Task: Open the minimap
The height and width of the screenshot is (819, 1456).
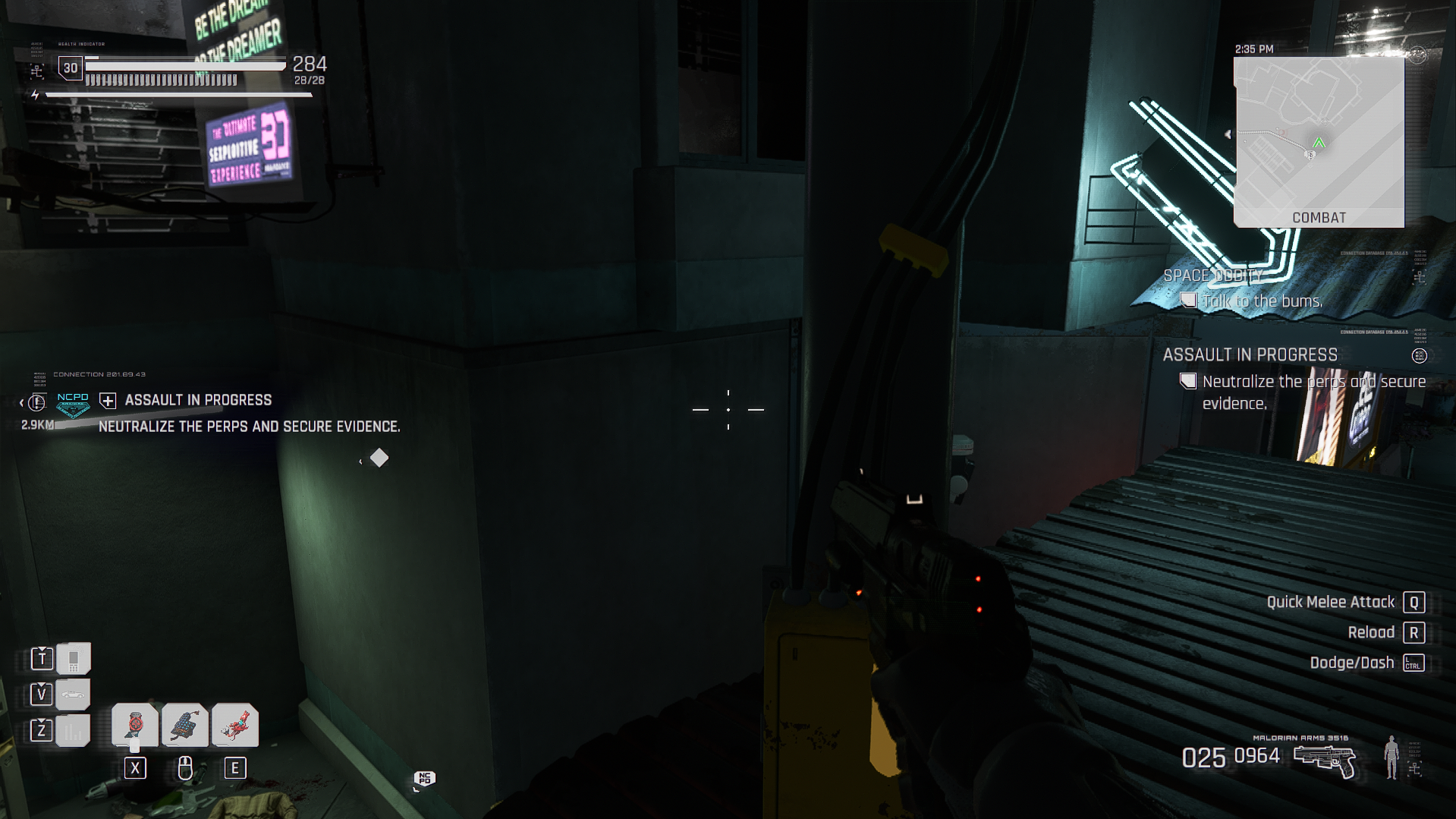Action: (x=1319, y=142)
